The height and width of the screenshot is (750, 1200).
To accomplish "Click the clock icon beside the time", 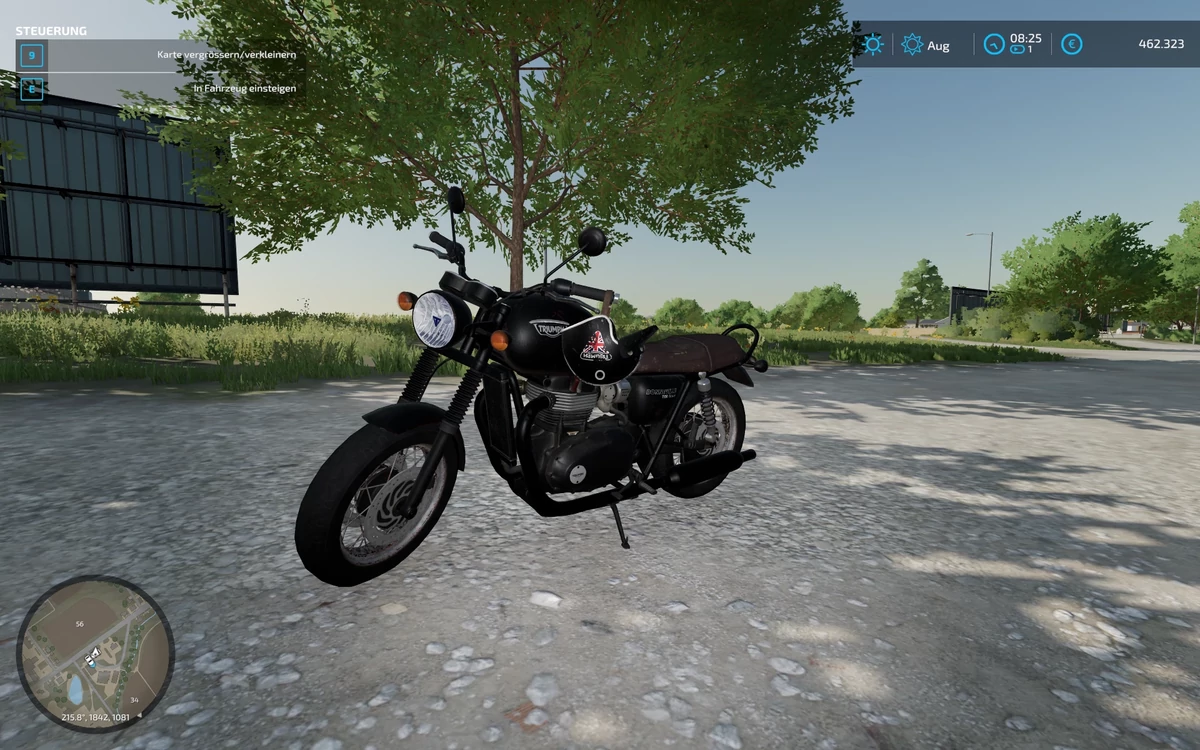I will [x=993, y=44].
